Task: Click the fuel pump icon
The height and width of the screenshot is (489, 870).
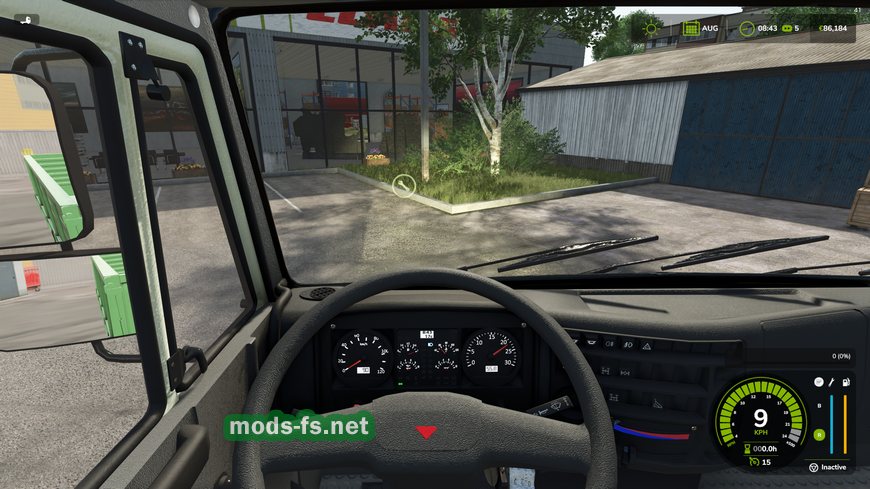Action: click(845, 382)
